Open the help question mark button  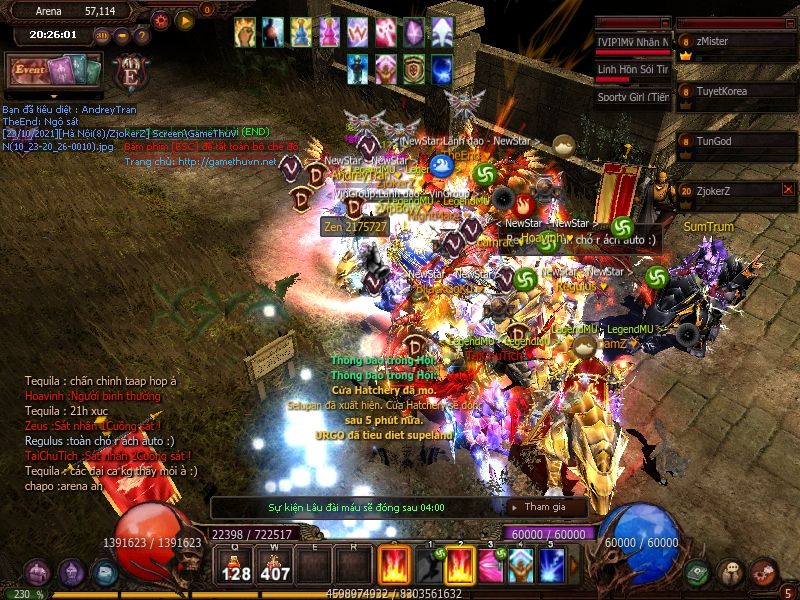point(141,36)
